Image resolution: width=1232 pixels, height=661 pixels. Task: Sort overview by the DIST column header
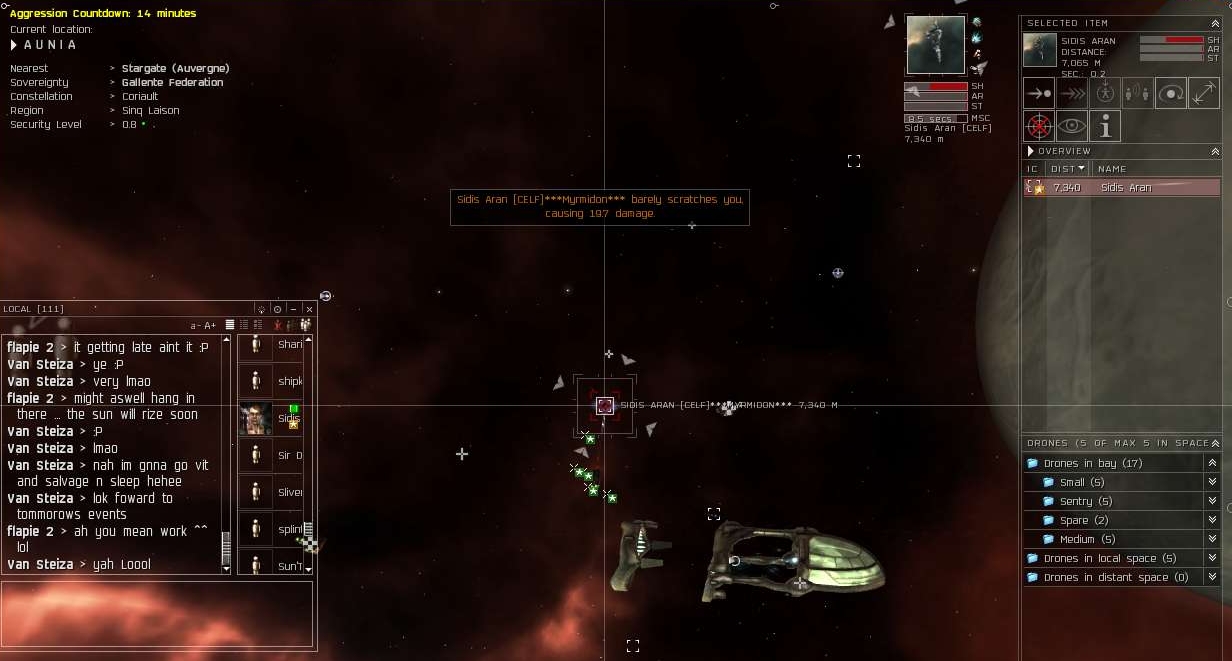pos(1067,169)
